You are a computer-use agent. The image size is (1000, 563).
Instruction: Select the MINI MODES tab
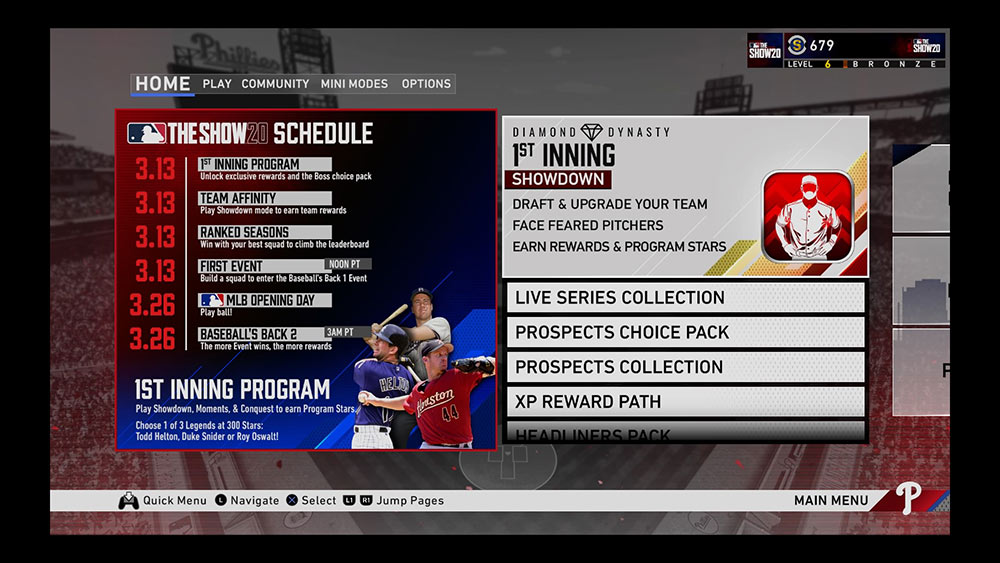tap(354, 84)
